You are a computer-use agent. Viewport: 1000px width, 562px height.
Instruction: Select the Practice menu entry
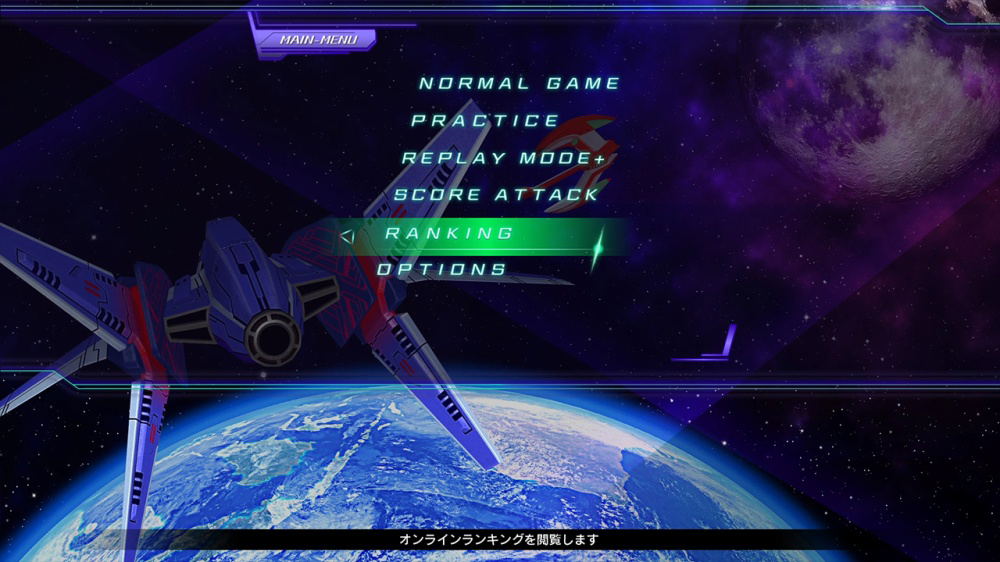486,121
